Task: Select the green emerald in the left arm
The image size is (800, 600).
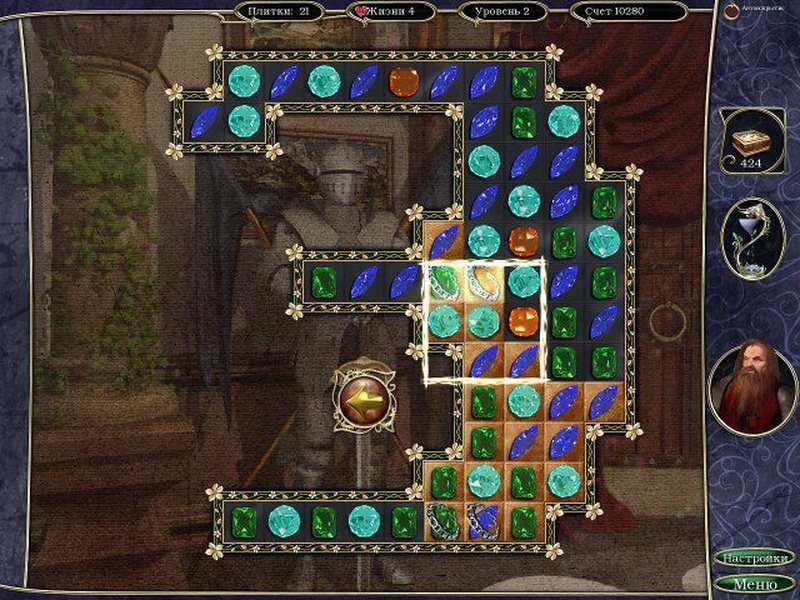Action: click(x=324, y=282)
